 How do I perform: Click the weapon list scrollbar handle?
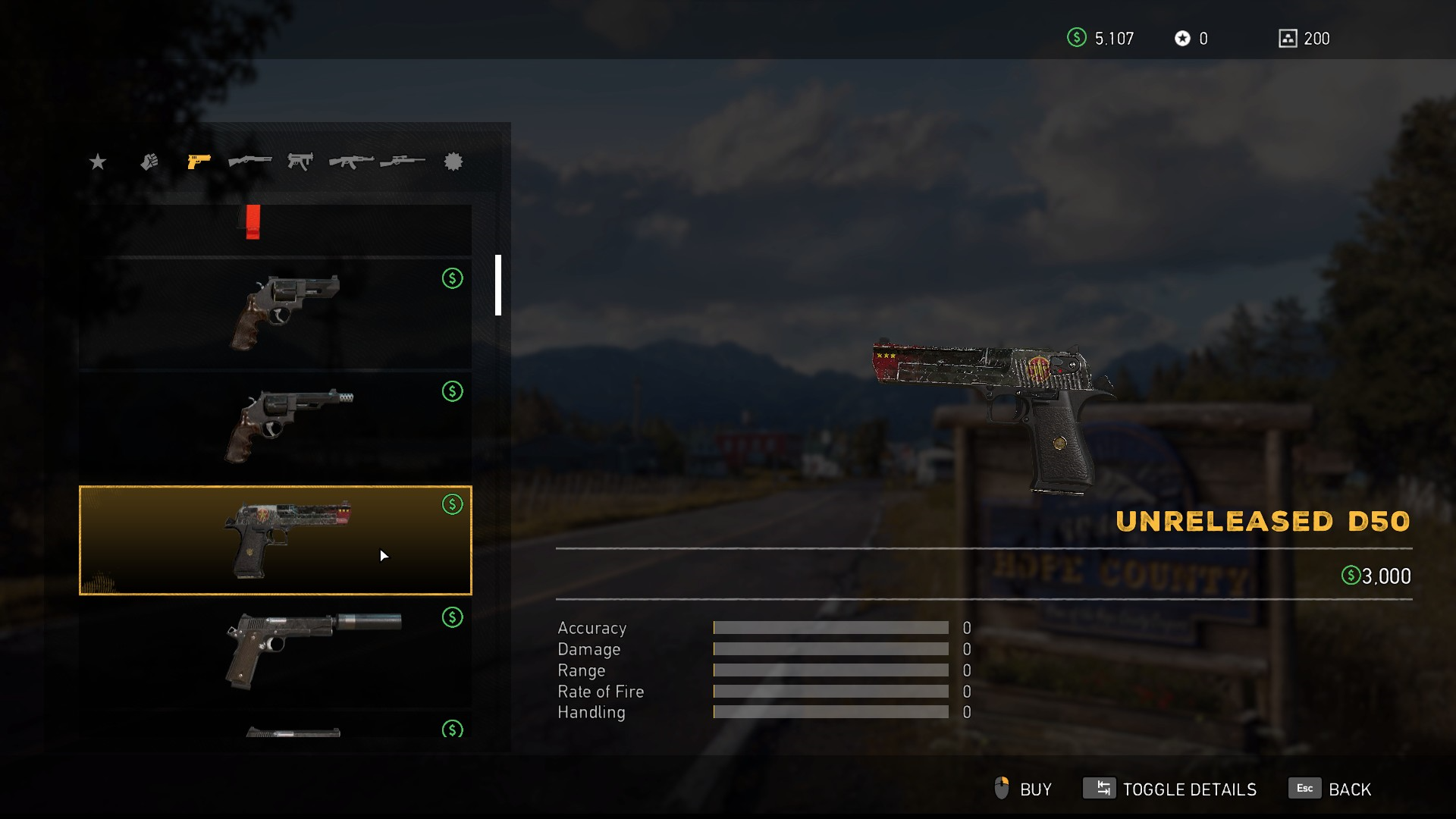[498, 285]
